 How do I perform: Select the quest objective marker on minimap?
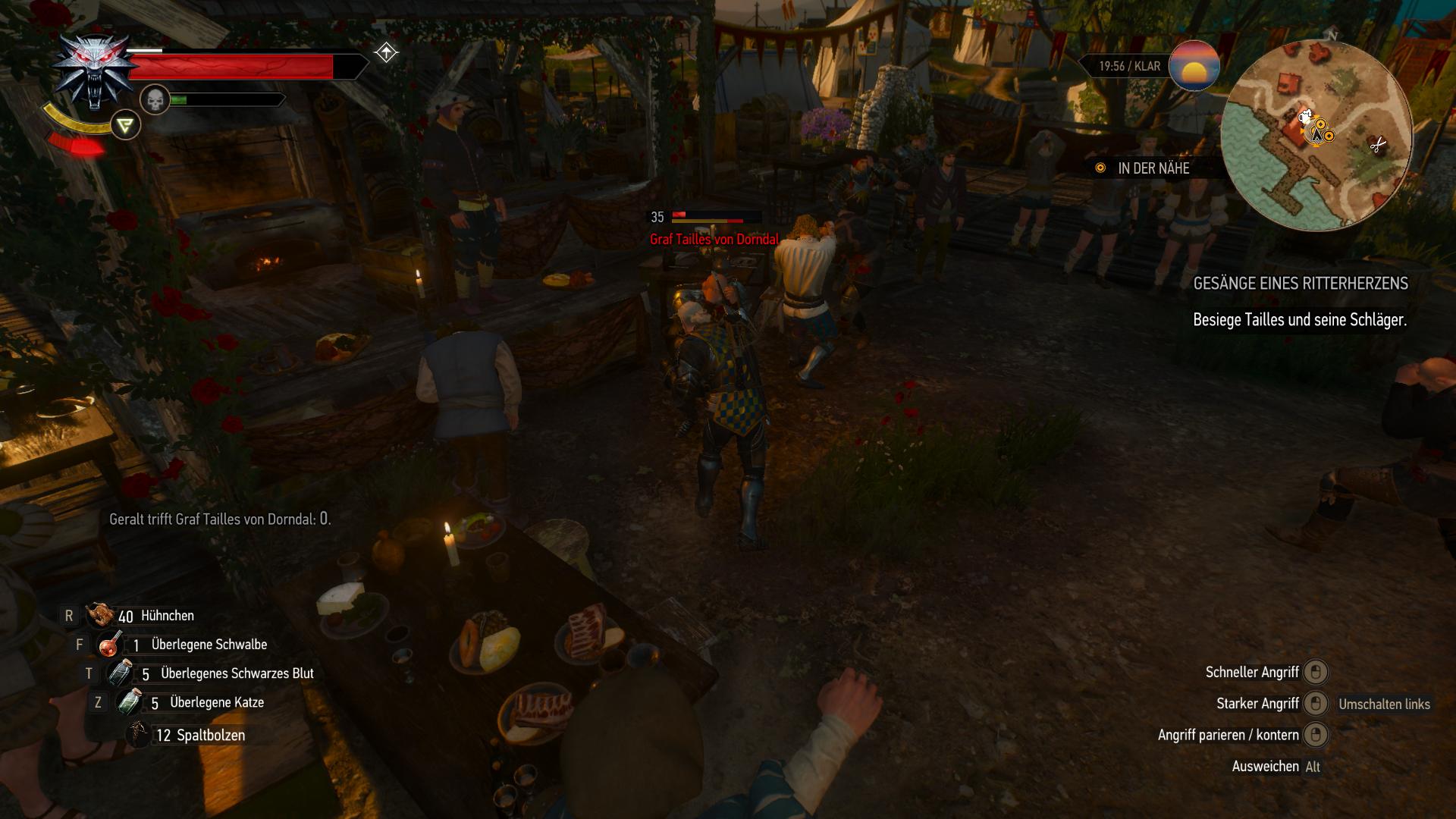click(1320, 130)
